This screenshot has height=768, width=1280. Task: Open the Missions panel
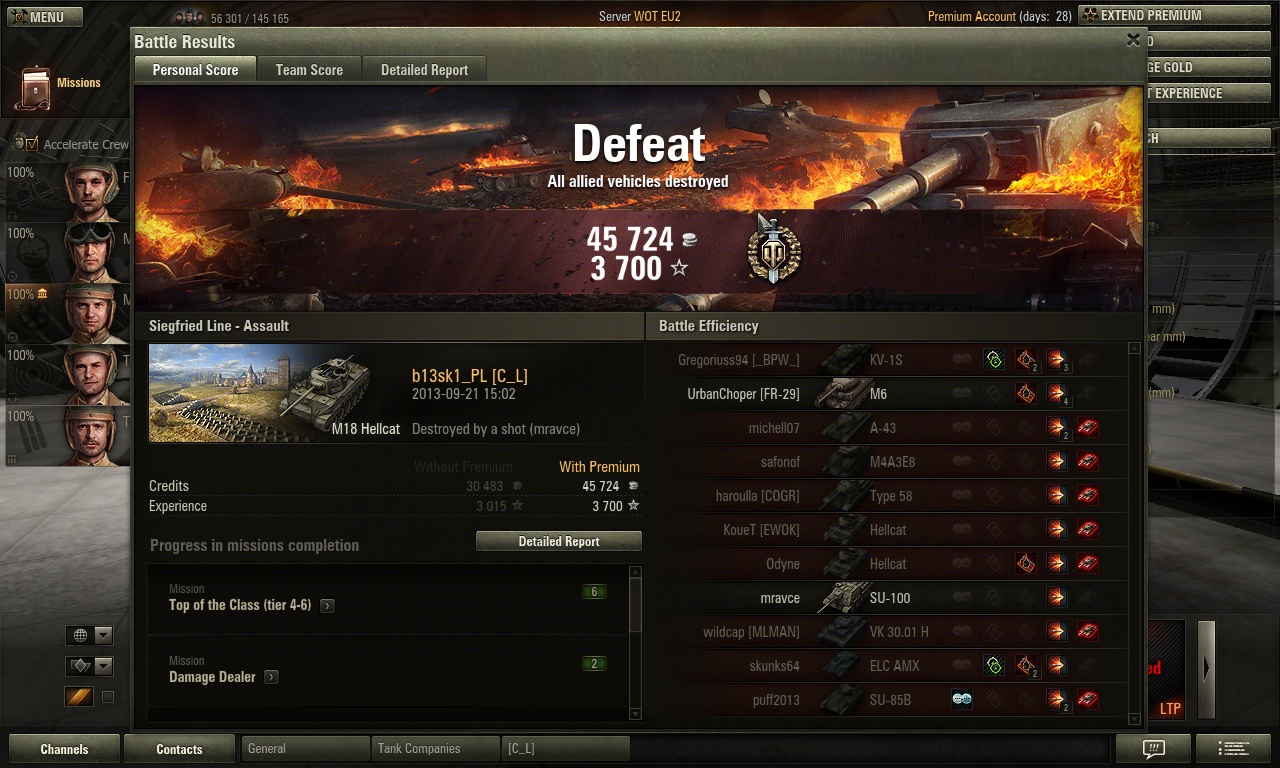pyautogui.click(x=61, y=85)
